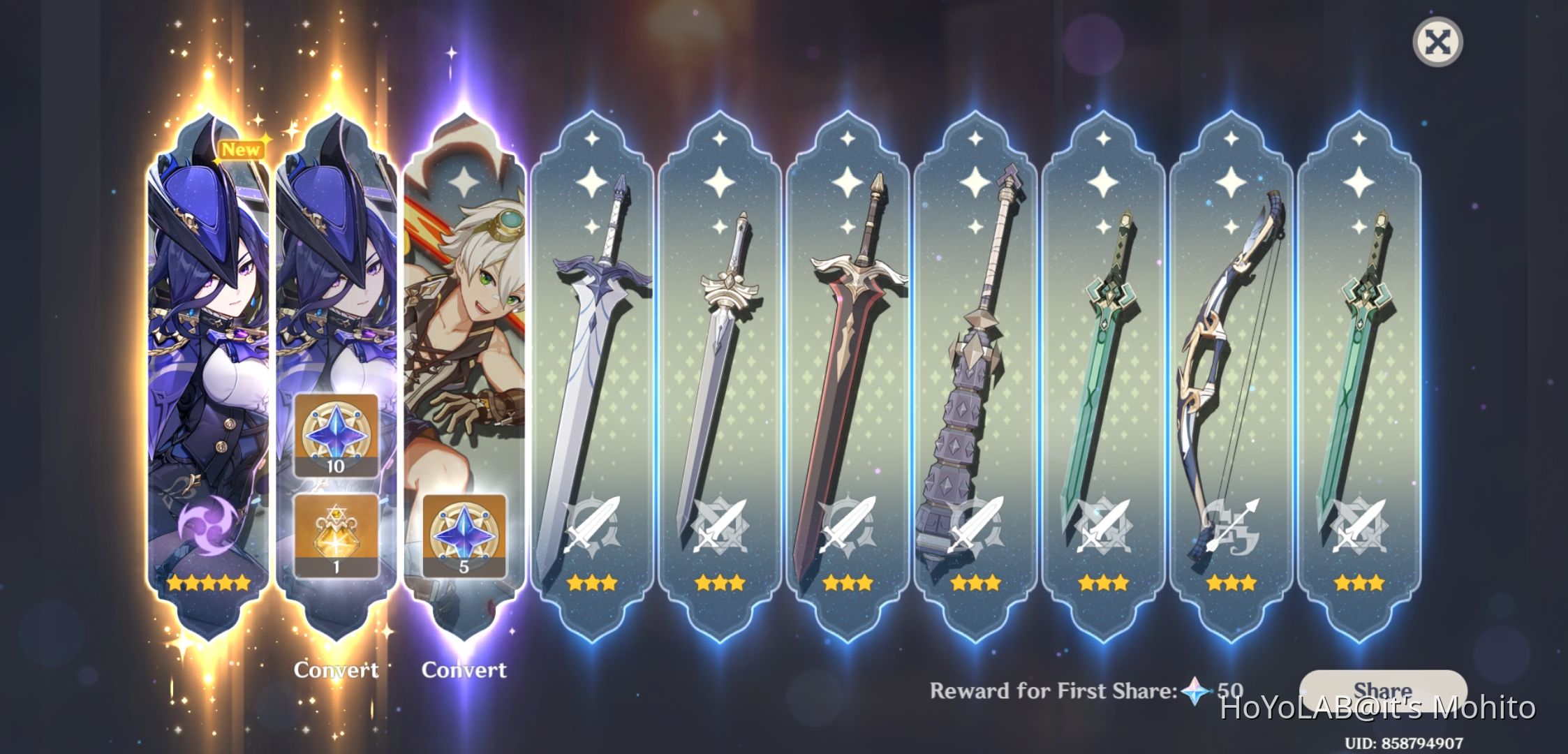The width and height of the screenshot is (1568, 754).
Task: Convert the duplicate Clorinde
Action: 337,670
